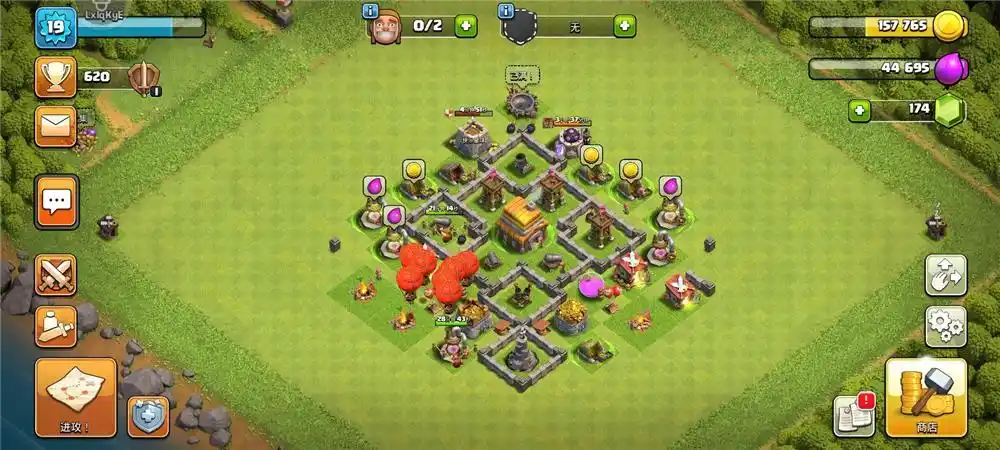Open the crossed swords battle button
This screenshot has width=1000, height=450.
(56, 275)
